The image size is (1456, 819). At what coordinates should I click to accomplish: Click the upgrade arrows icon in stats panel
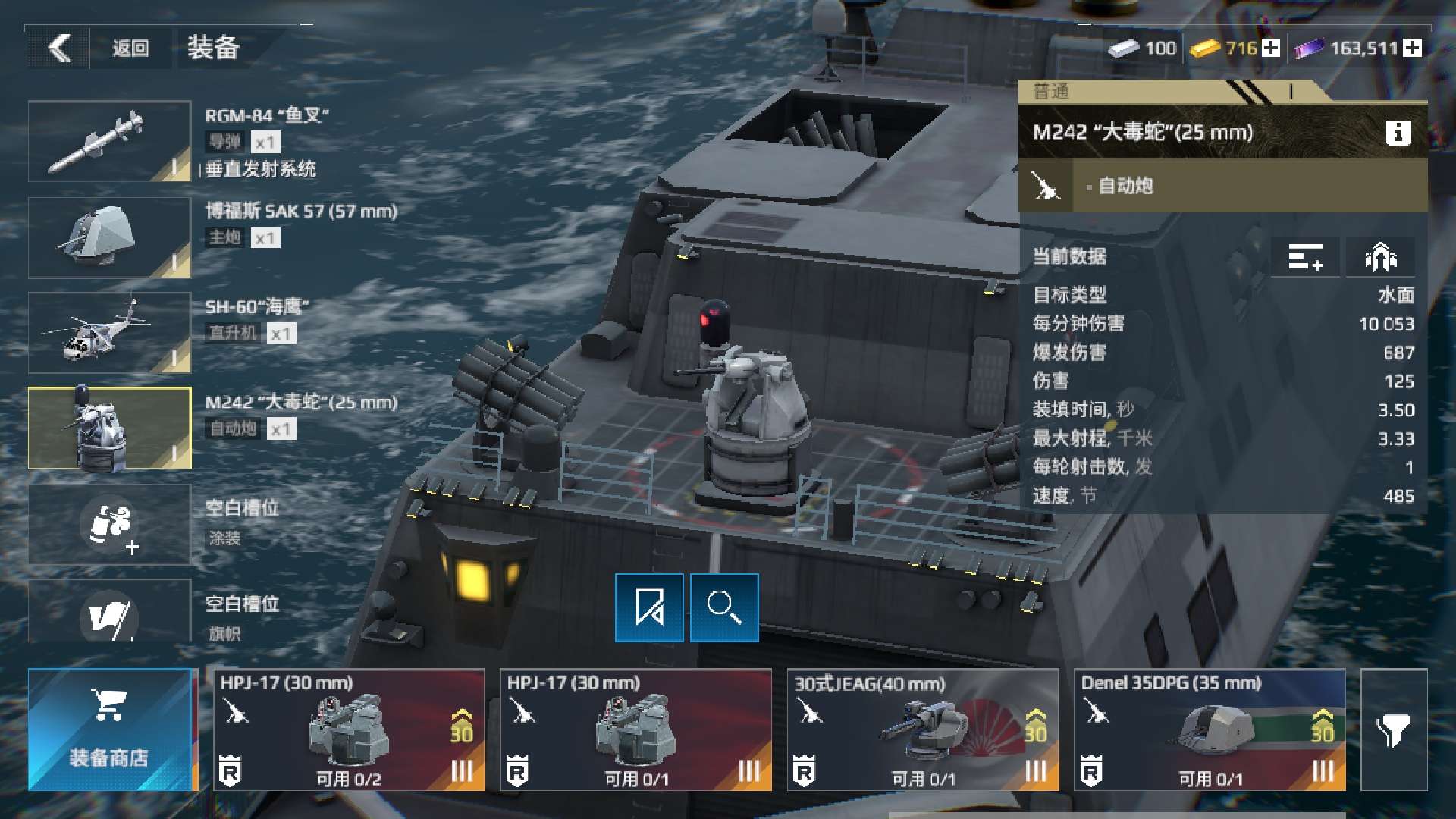tap(1380, 257)
